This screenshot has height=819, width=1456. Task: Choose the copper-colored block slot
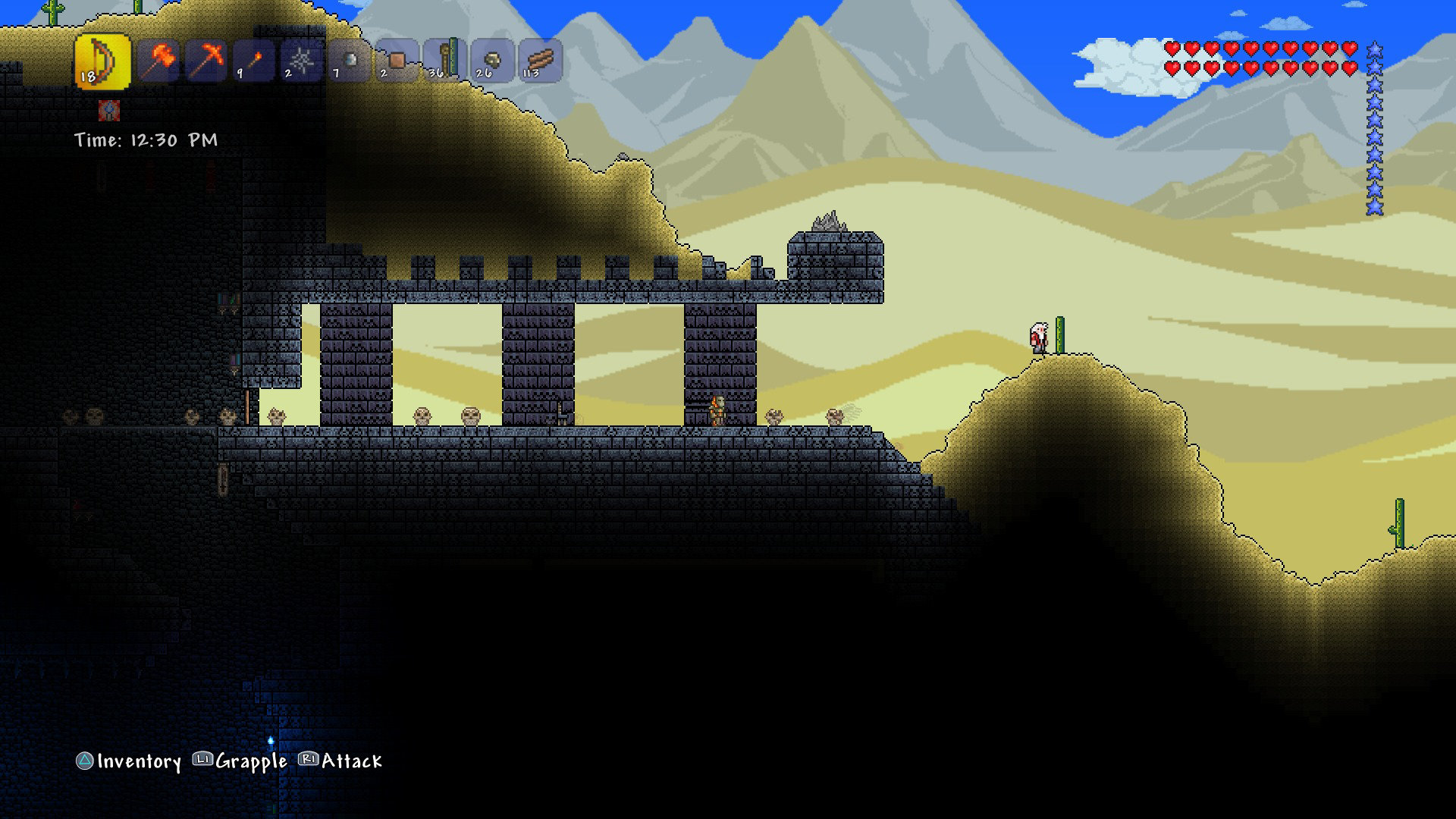click(397, 61)
